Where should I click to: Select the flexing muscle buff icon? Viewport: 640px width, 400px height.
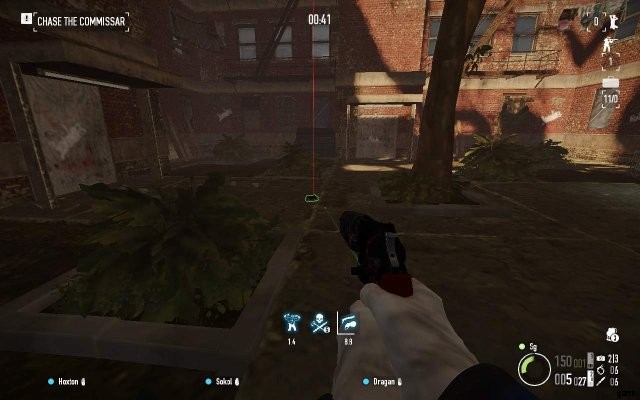click(x=293, y=321)
